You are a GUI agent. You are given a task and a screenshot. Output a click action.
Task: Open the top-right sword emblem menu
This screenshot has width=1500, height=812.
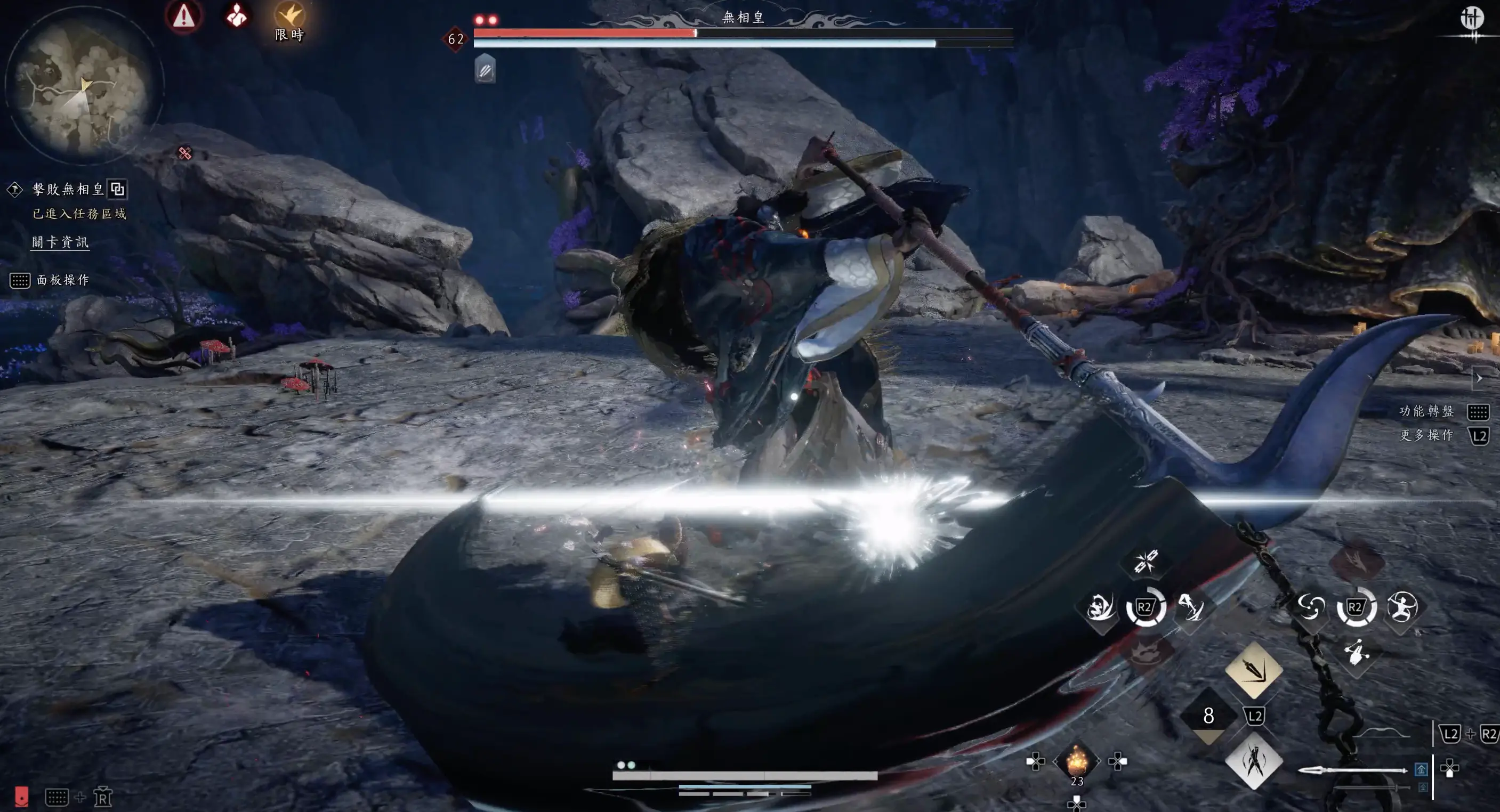(x=1471, y=19)
